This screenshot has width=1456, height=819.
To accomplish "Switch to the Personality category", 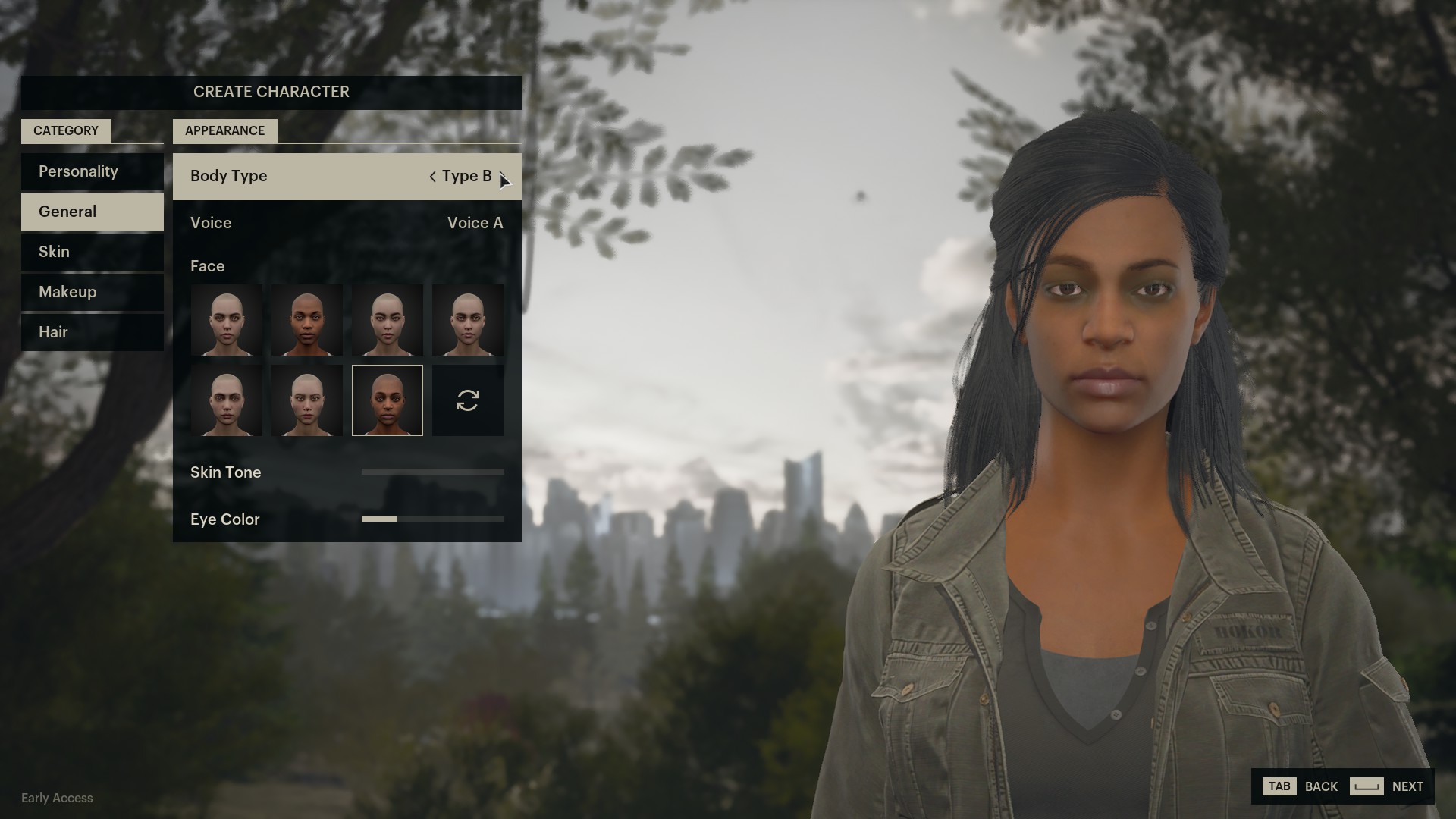I will (x=78, y=171).
